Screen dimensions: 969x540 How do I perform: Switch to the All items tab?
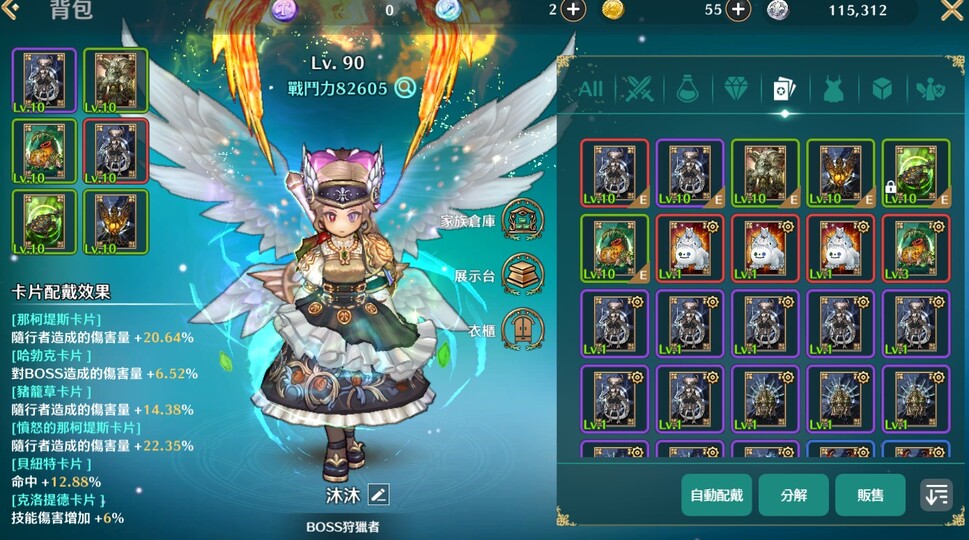(591, 89)
